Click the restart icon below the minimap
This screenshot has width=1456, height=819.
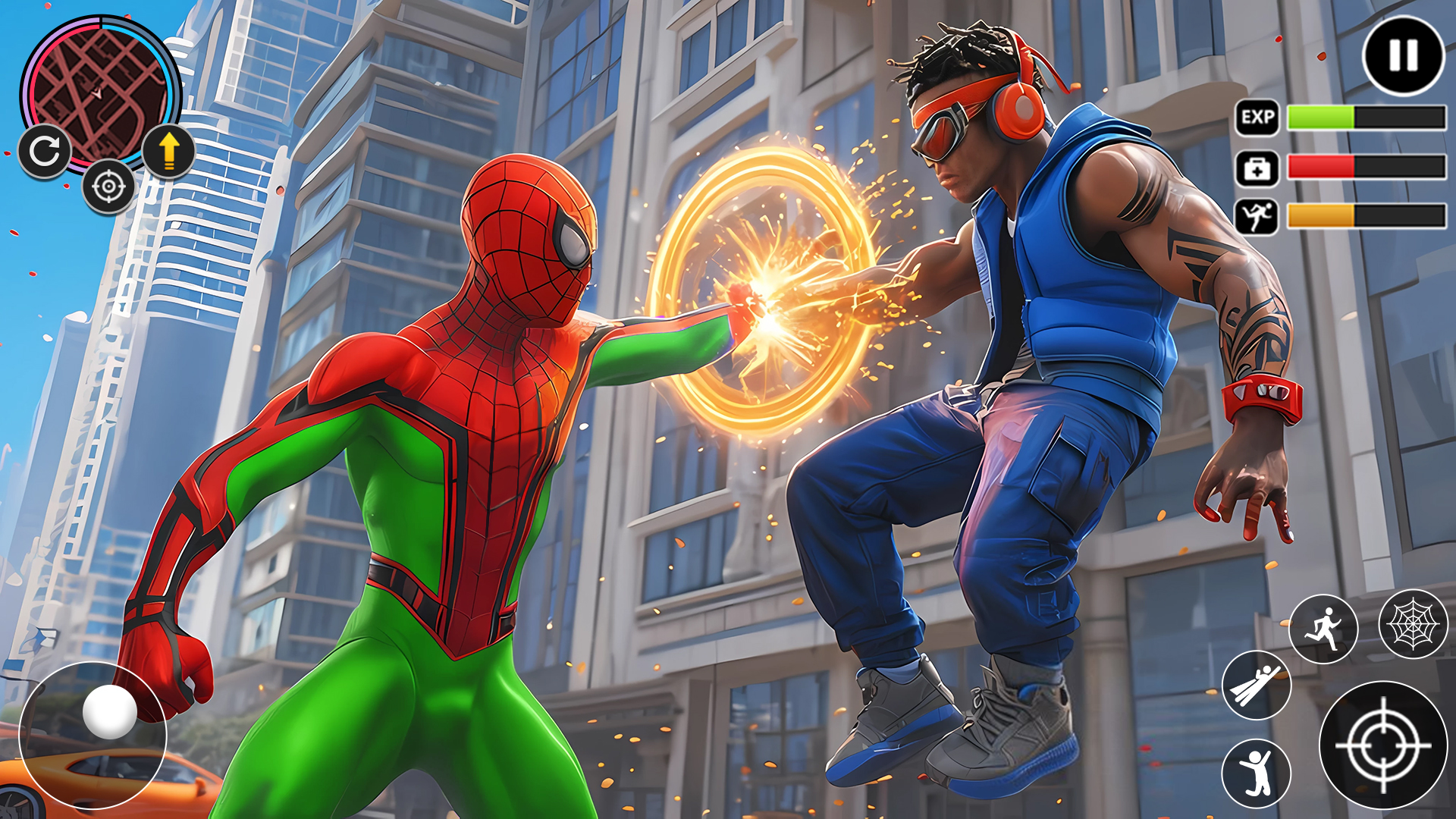pyautogui.click(x=45, y=152)
